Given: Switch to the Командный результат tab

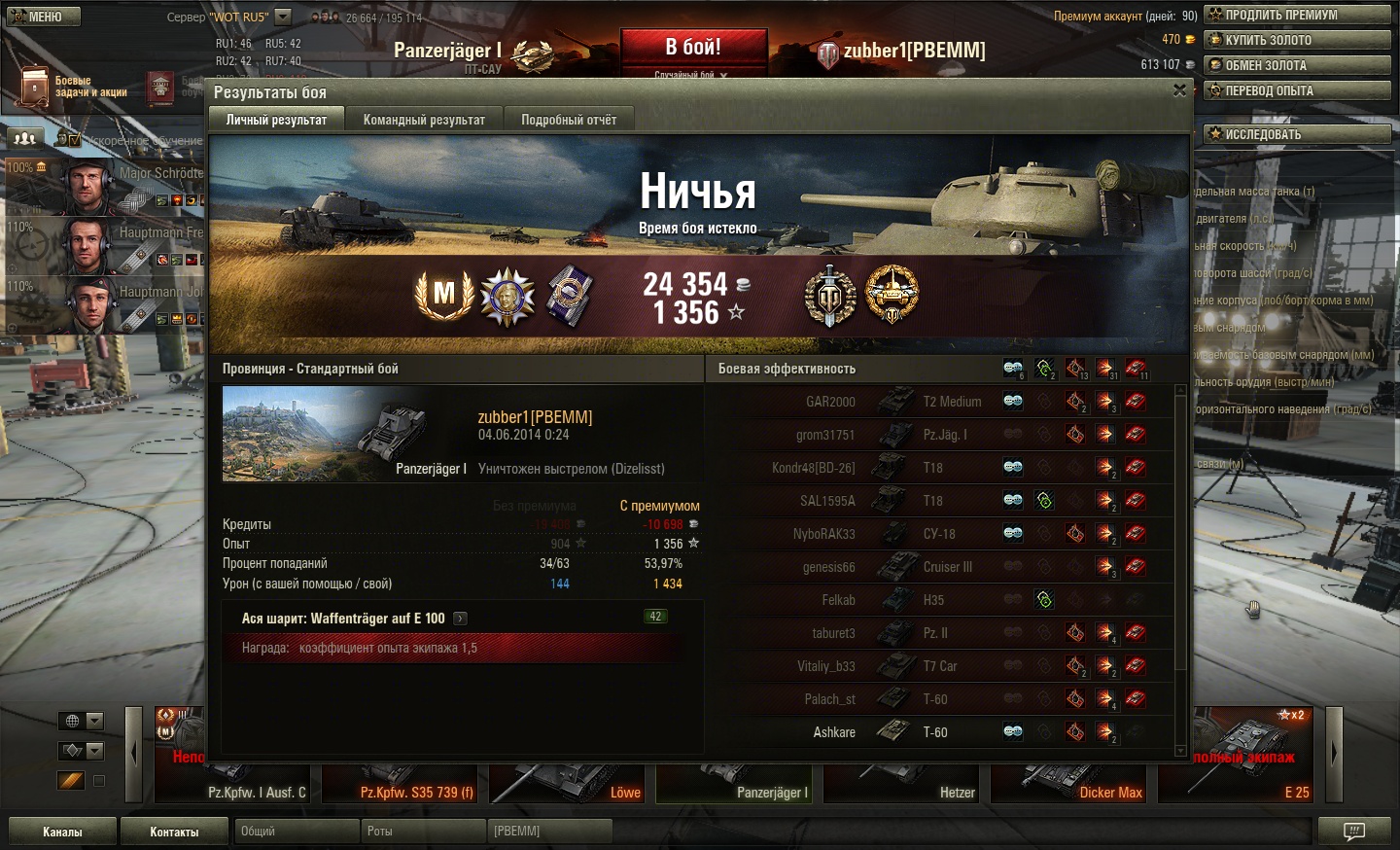Looking at the screenshot, I should (x=424, y=120).
